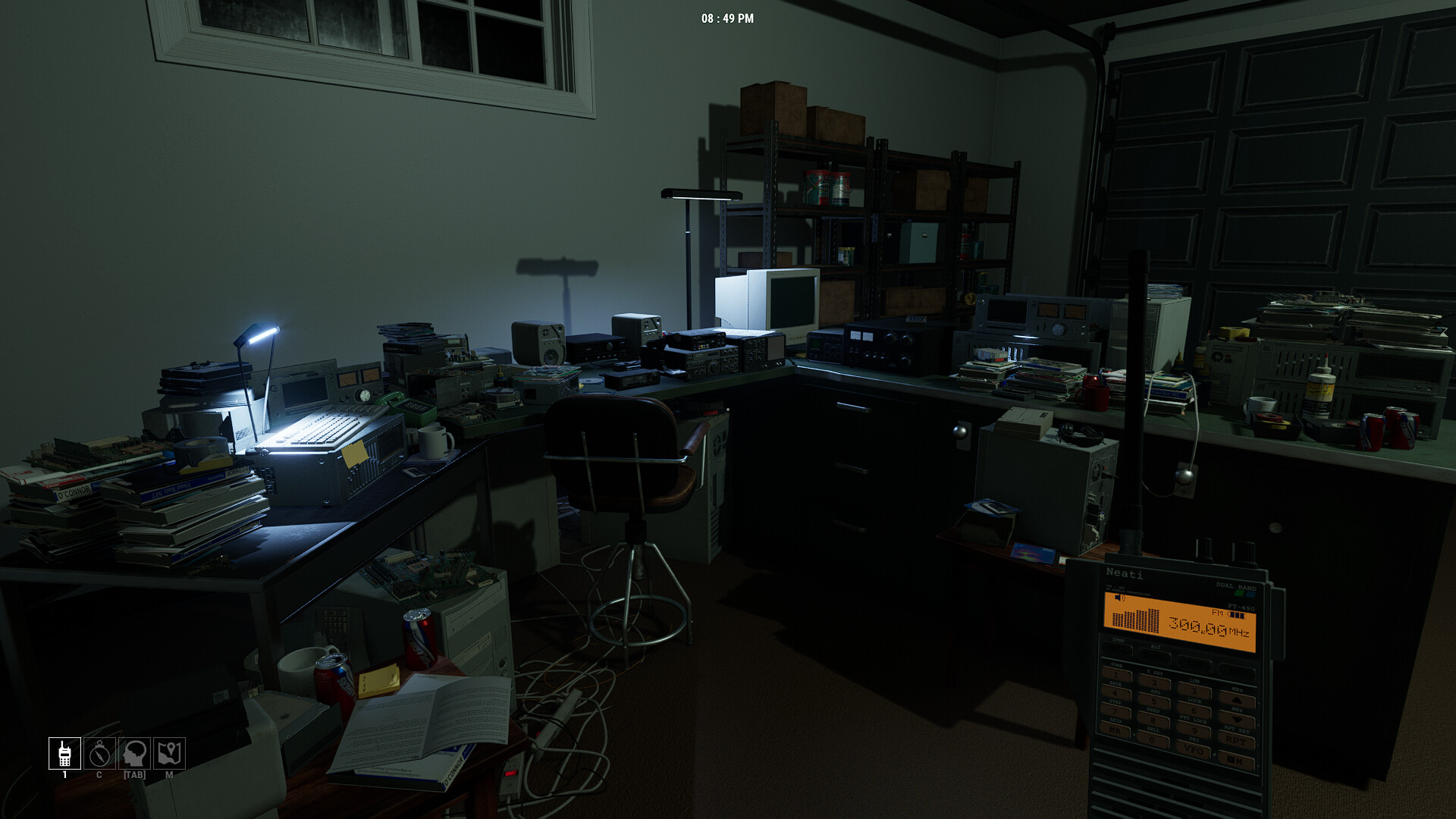
Task: Toggle keypad LOCK using the 6 key
Action: [x=1194, y=711]
